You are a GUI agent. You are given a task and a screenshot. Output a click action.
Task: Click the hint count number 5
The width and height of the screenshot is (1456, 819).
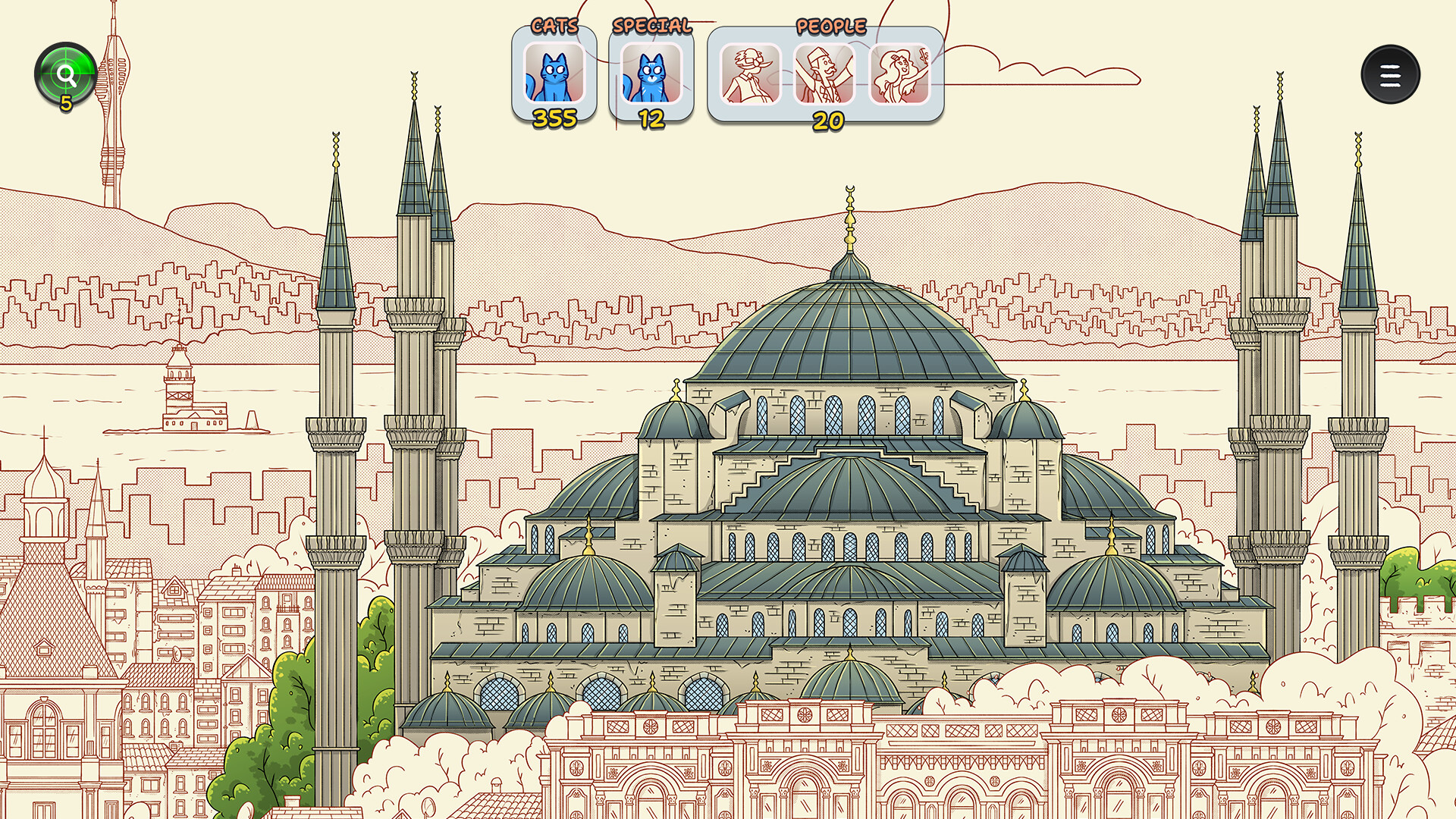tap(67, 102)
